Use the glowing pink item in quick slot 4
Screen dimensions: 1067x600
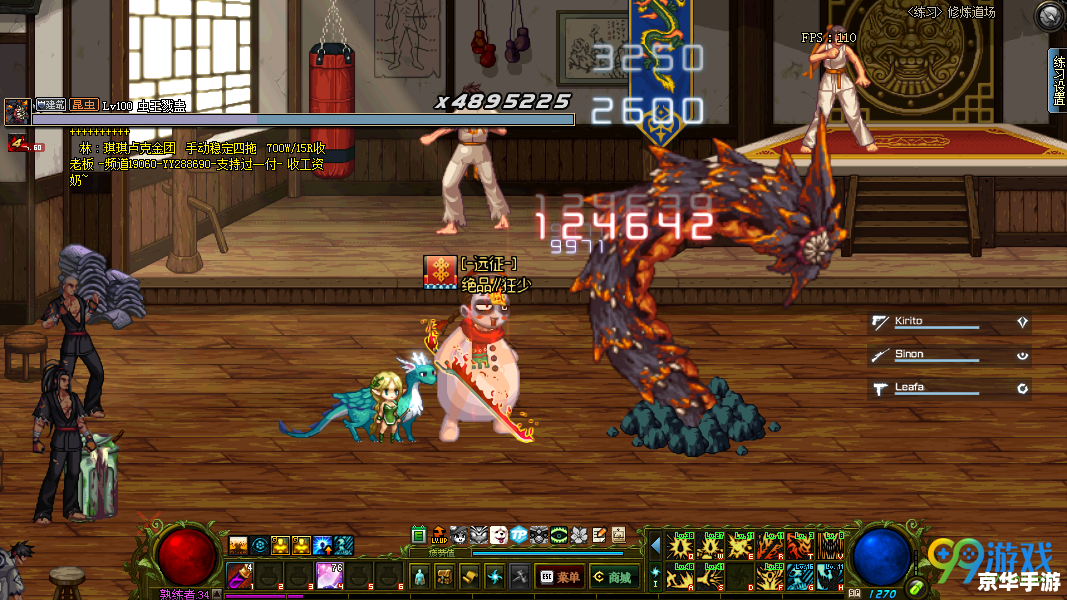329,575
